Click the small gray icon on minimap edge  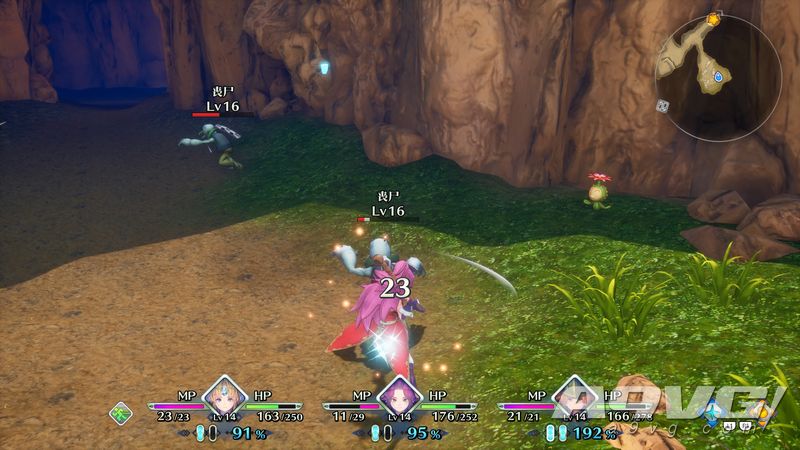(662, 105)
